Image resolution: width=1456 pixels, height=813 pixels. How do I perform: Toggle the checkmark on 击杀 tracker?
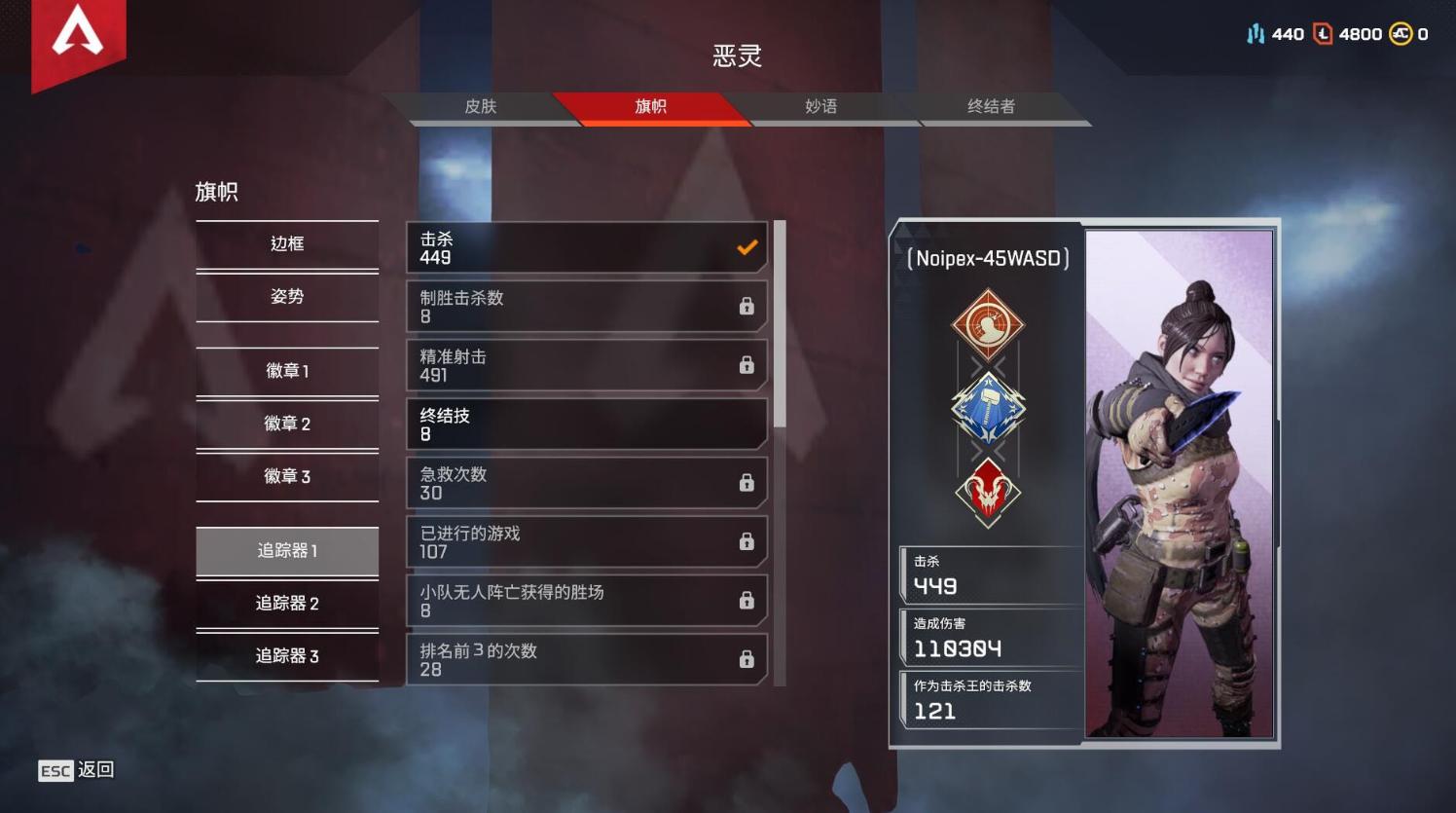click(x=746, y=247)
